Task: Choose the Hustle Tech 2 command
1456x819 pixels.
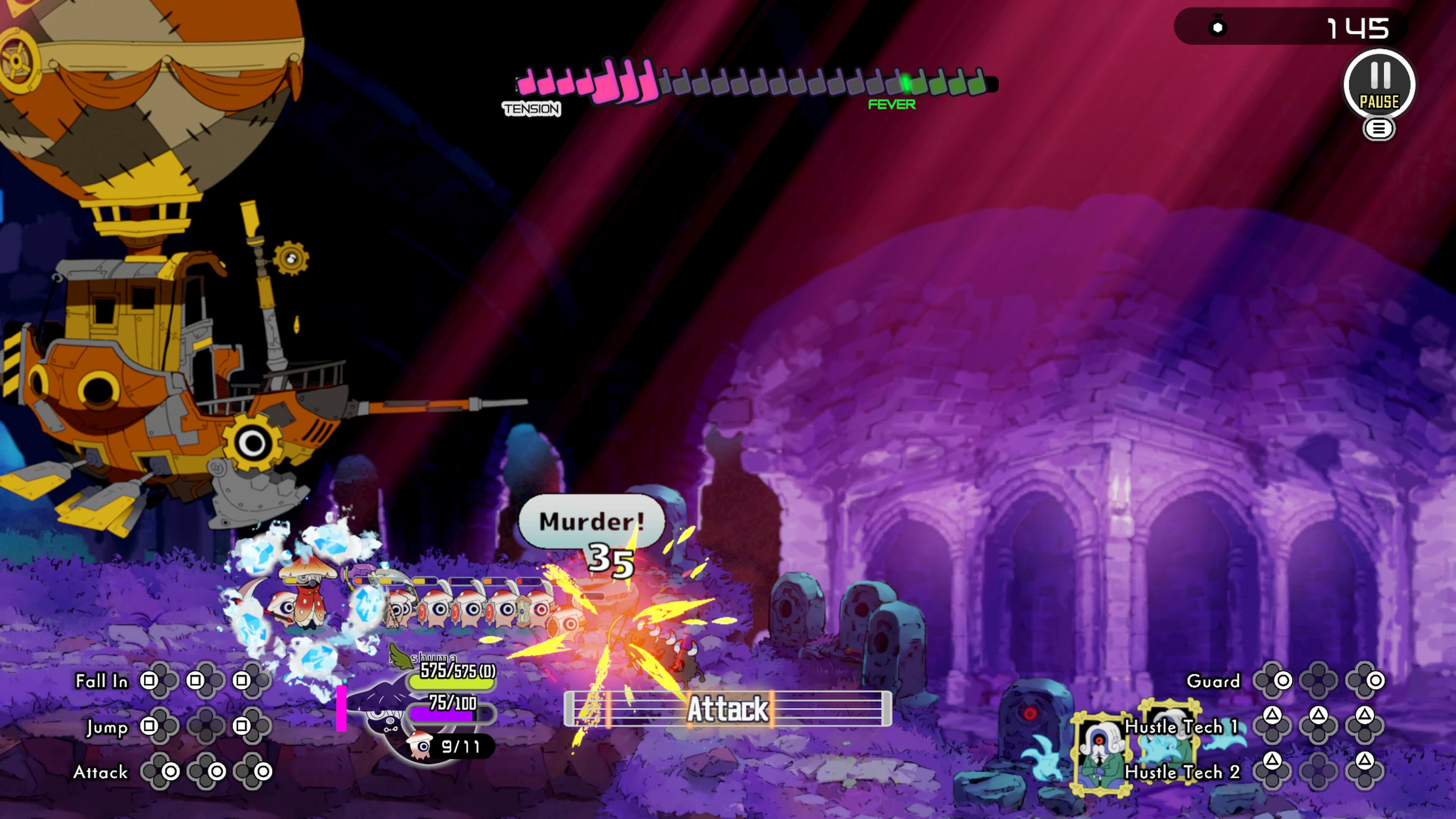Action: (1183, 772)
